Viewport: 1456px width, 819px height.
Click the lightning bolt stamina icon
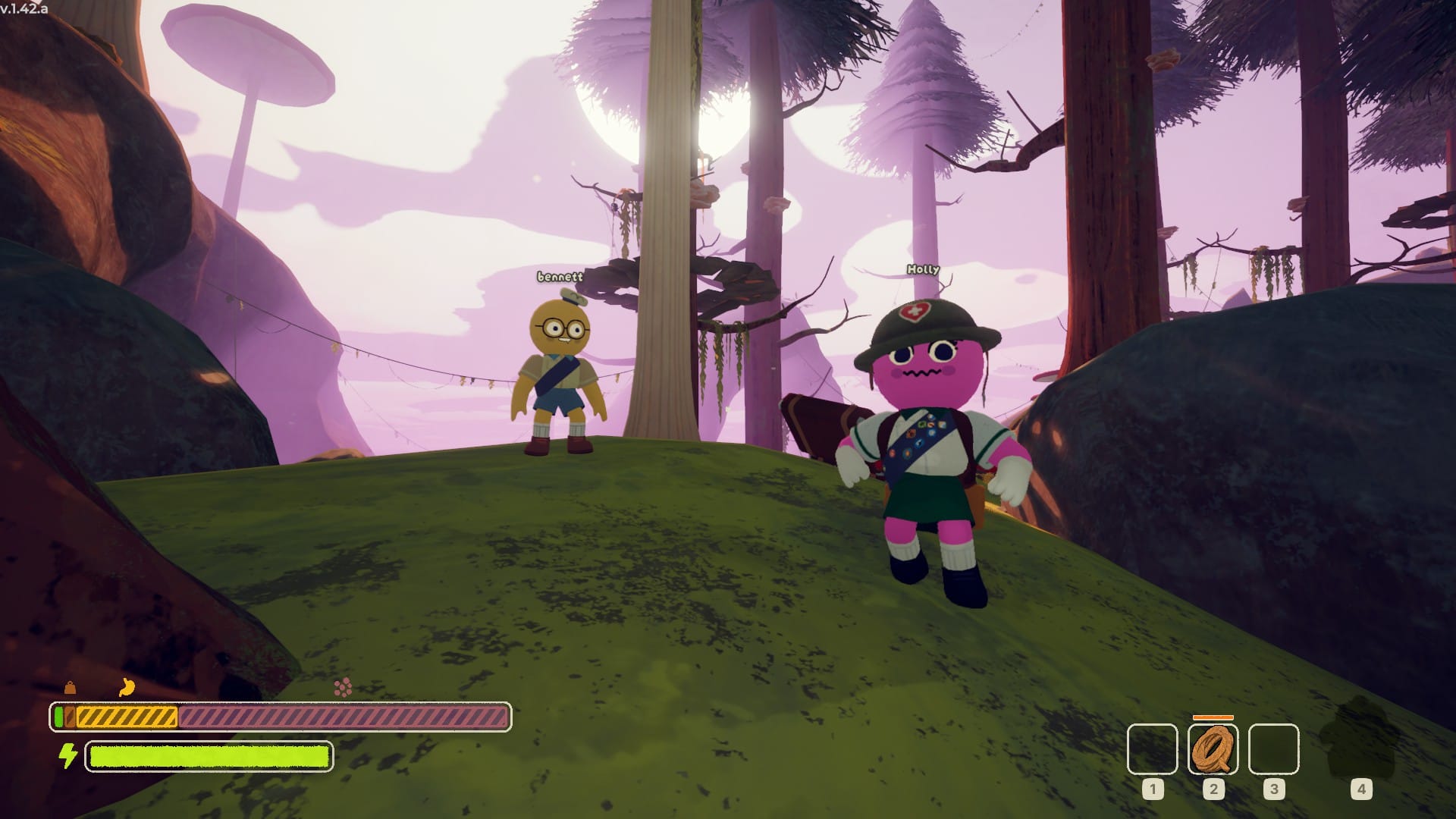coord(67,756)
